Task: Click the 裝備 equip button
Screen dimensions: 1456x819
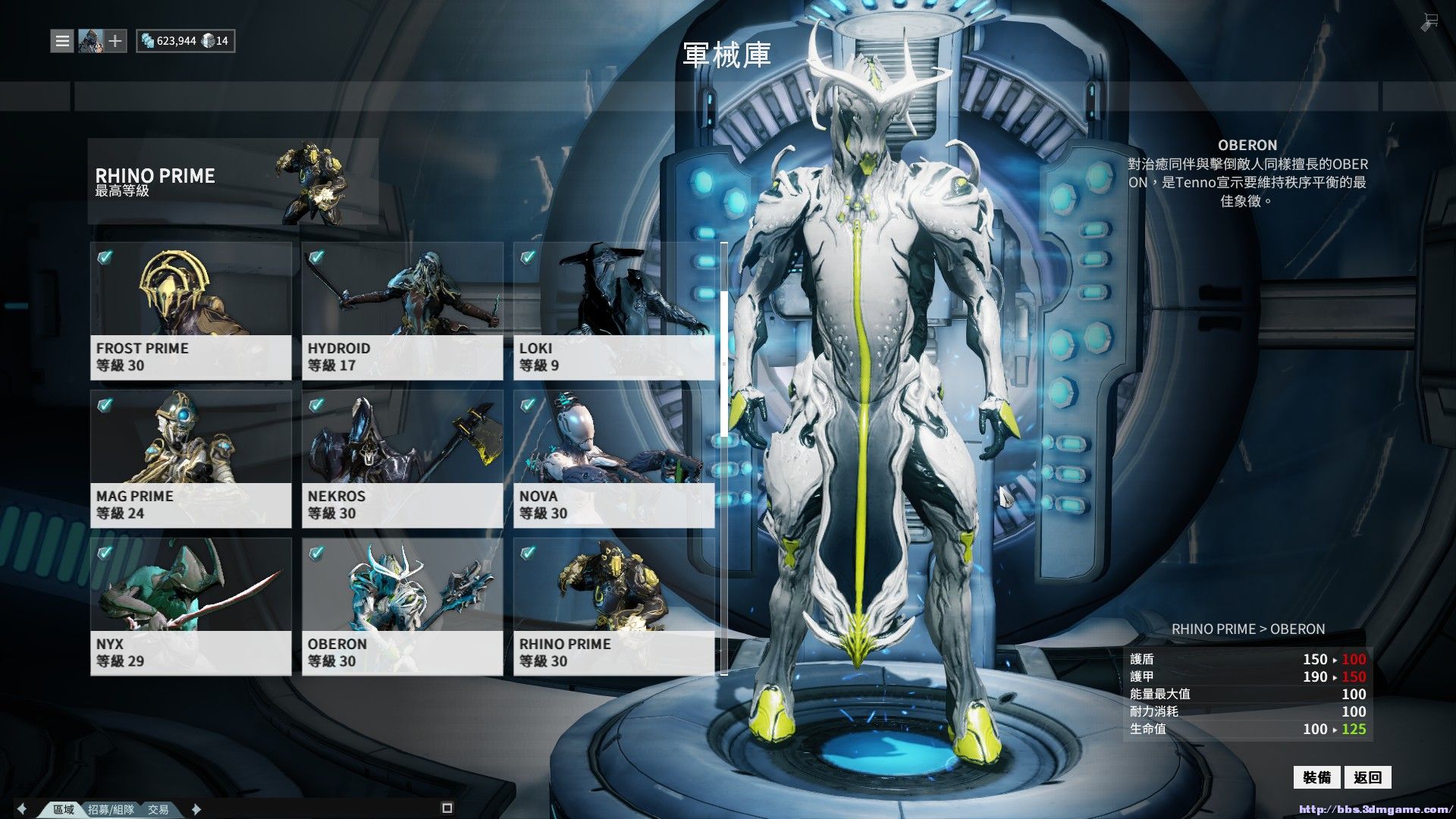Action: click(x=1316, y=777)
